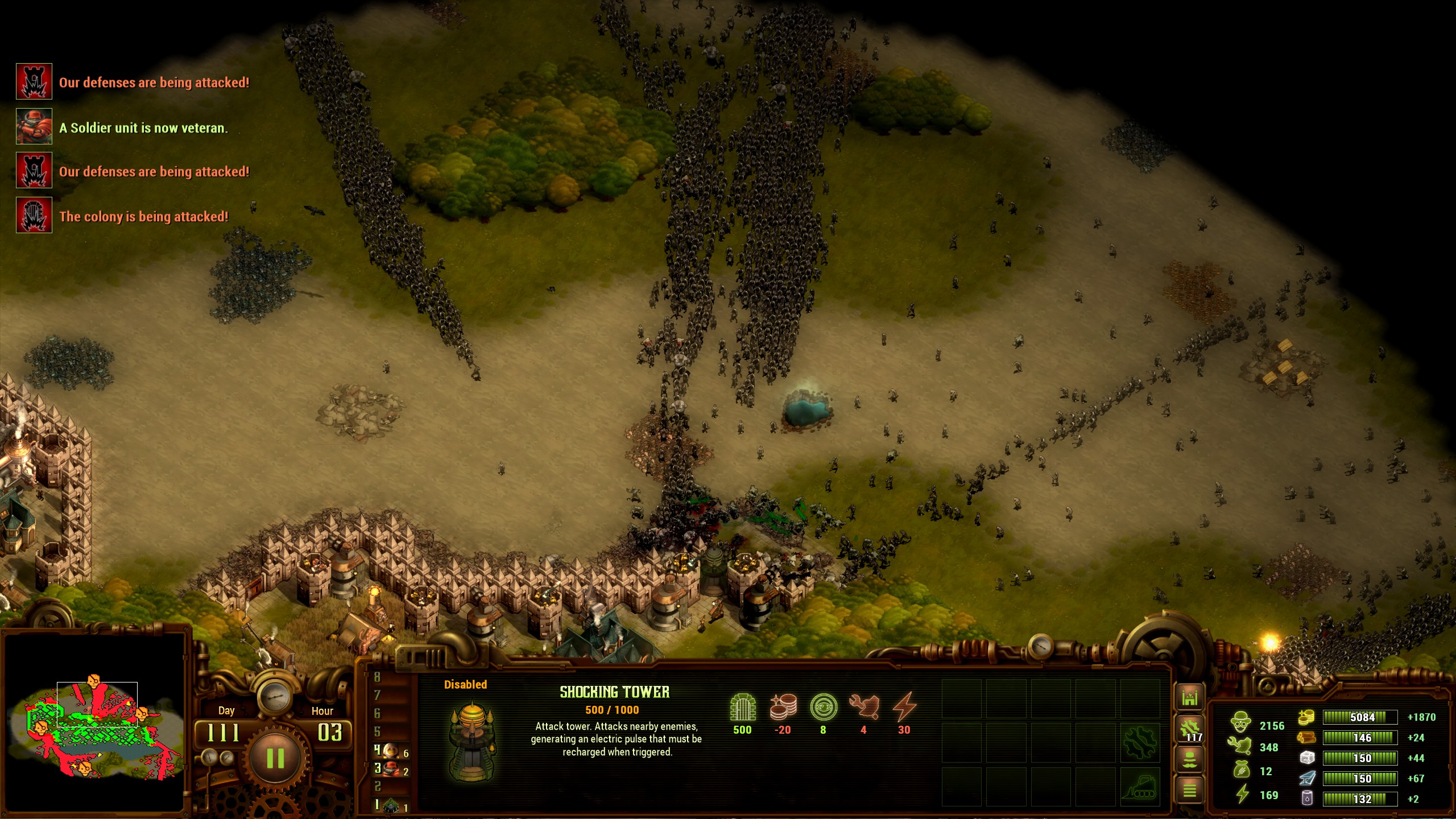Choose the bulldozer demolish command
This screenshot has width=1456, height=819.
(x=1139, y=787)
